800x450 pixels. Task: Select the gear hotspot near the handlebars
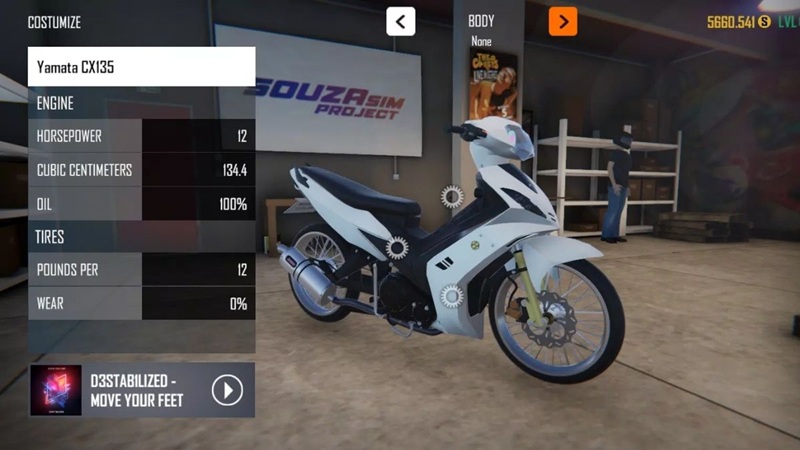(452, 196)
